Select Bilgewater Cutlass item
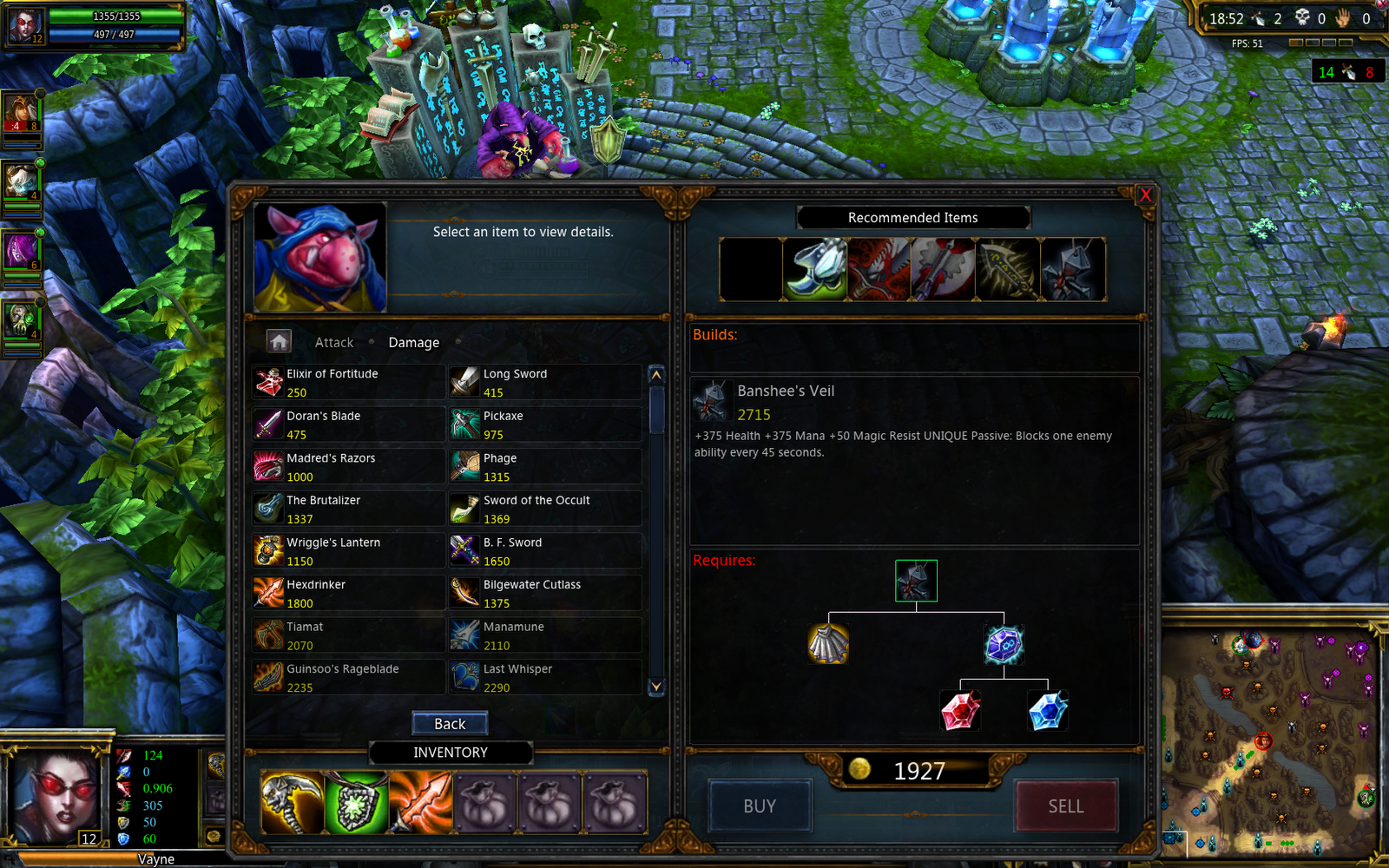The image size is (1389, 868). [x=544, y=594]
